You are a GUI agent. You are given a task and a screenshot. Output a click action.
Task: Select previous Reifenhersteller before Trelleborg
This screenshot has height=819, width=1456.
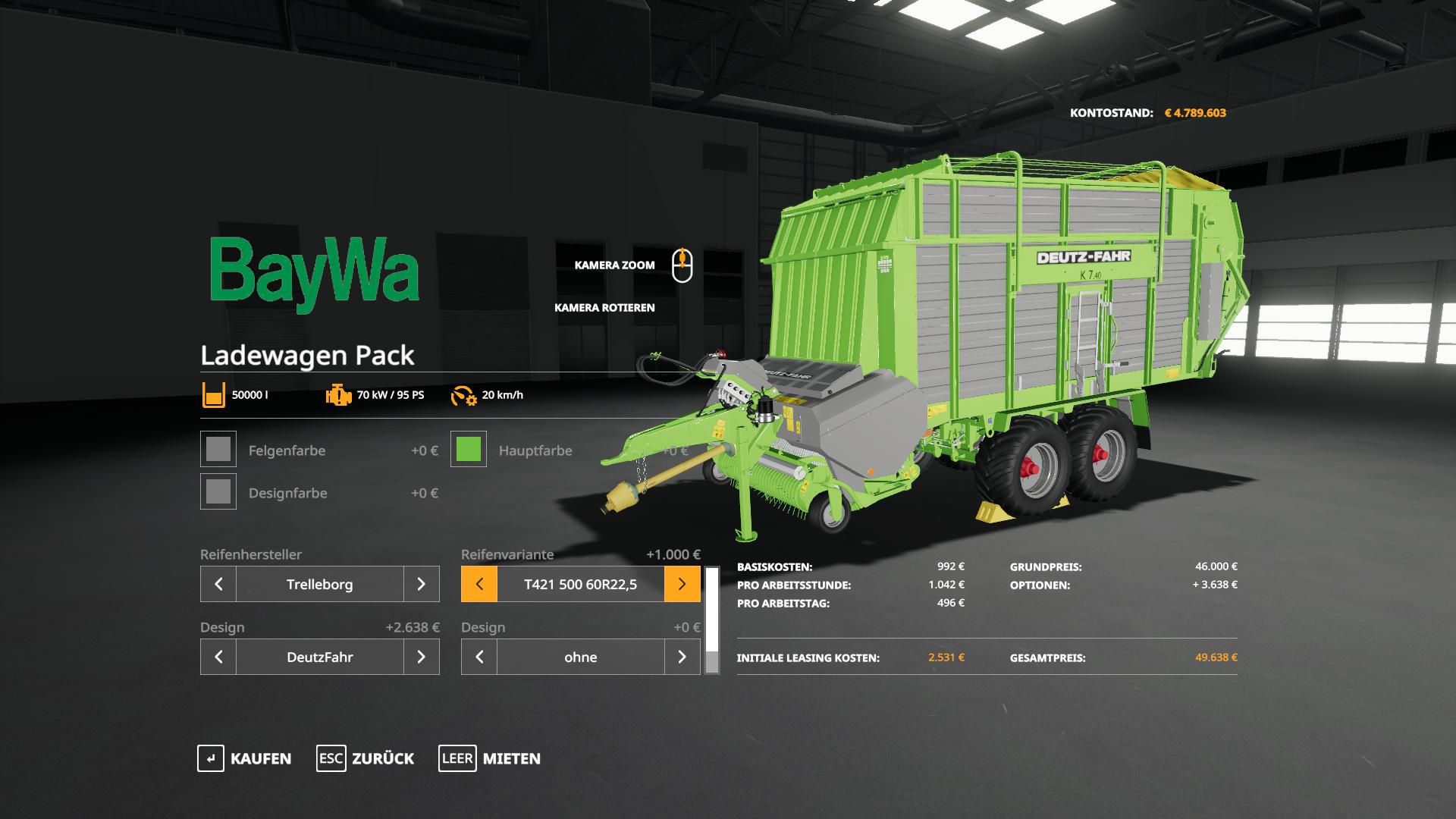click(x=218, y=584)
